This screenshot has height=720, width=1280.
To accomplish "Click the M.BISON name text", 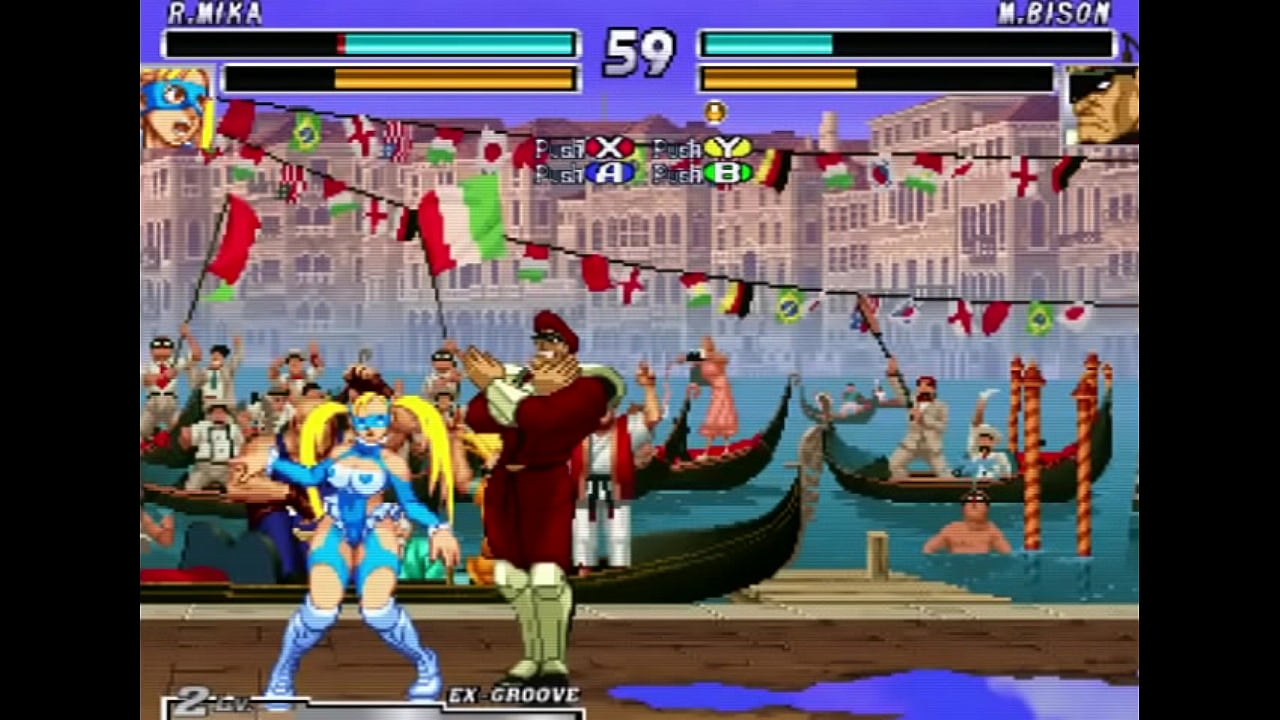I will coord(1055,13).
